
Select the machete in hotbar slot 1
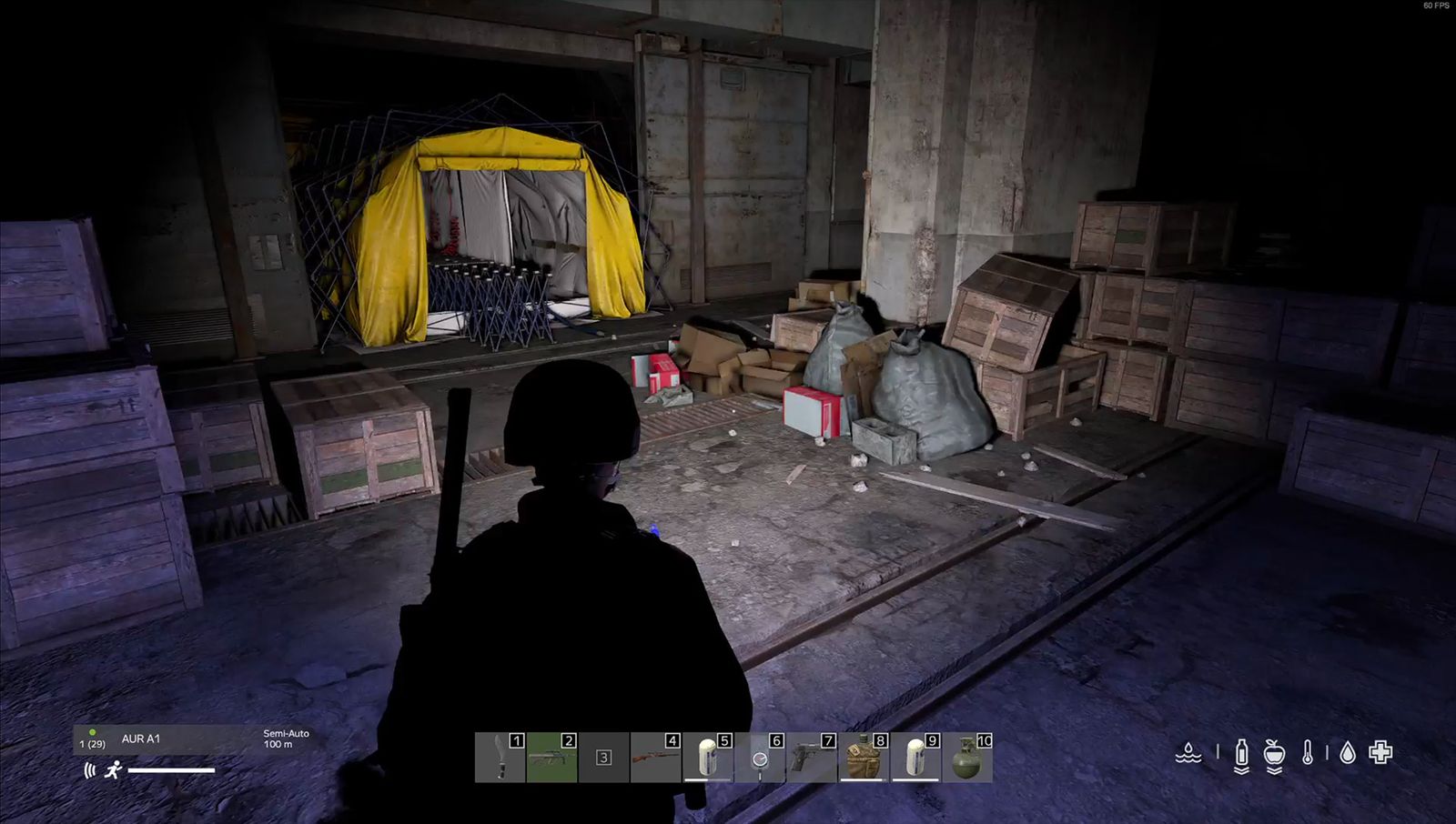pos(500,757)
